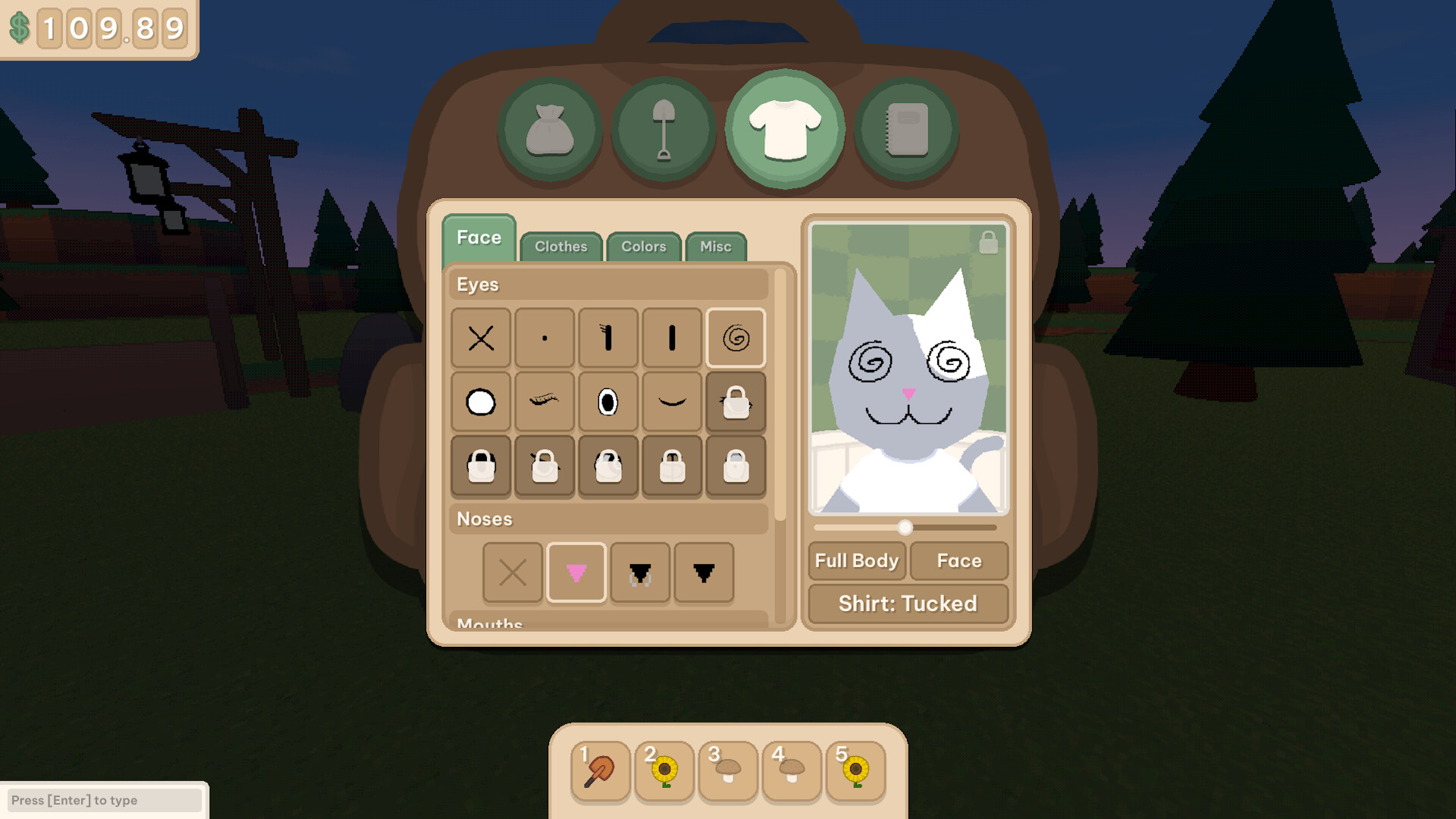This screenshot has width=1456, height=819.
Task: Choose the wide white circle eyes
Action: coord(480,403)
